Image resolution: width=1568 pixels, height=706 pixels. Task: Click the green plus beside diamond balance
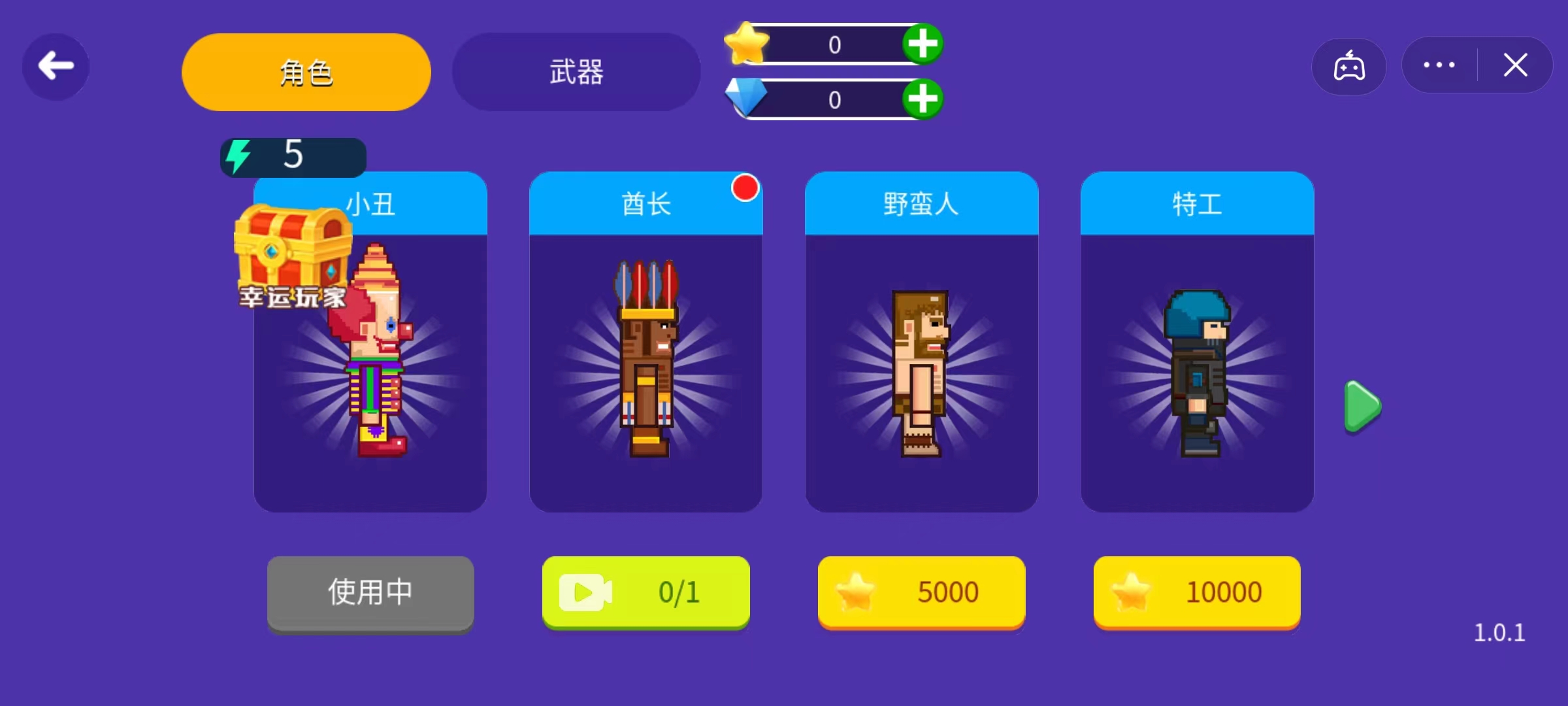coord(922,99)
